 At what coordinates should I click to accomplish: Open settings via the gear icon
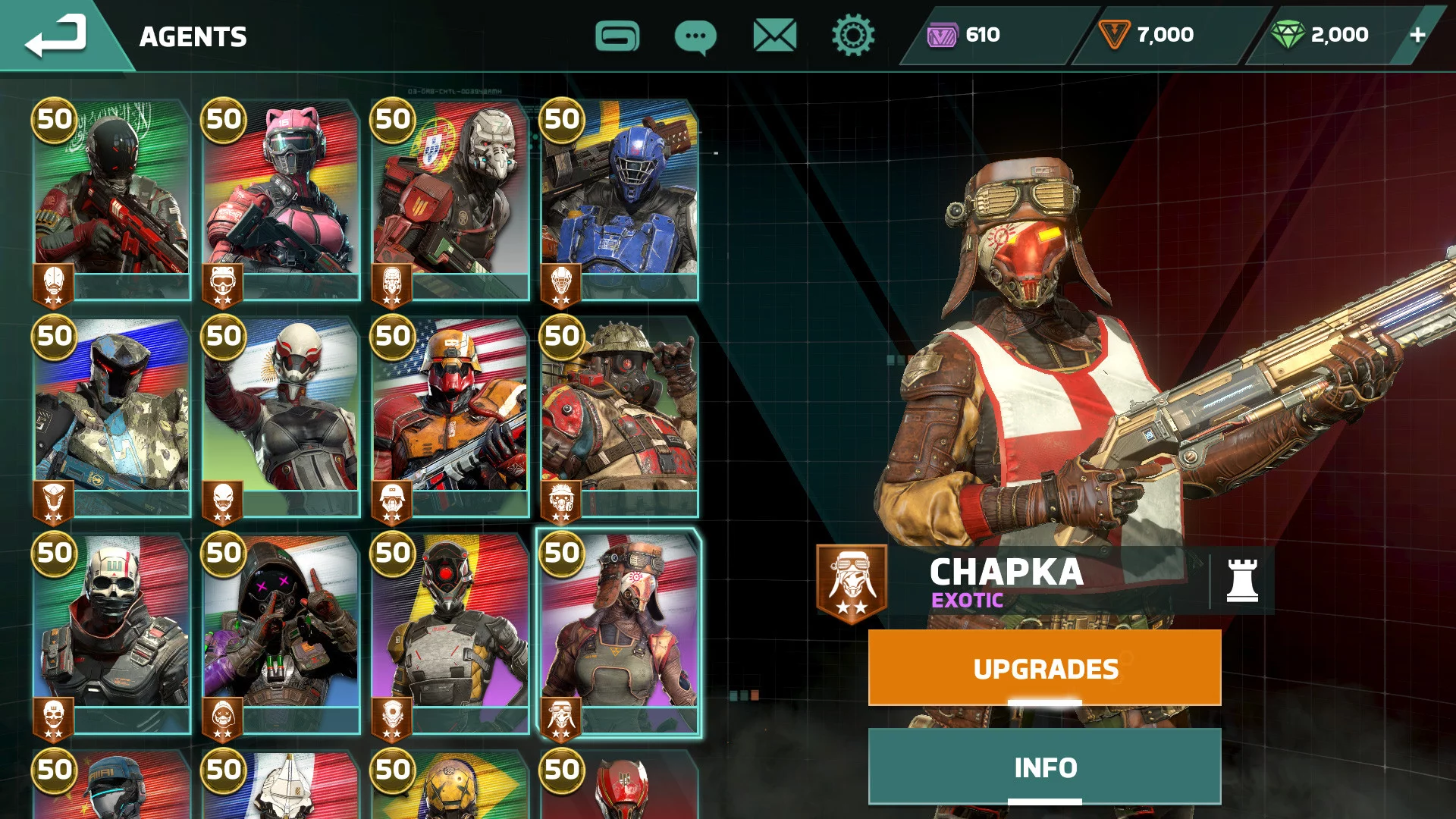[852, 36]
